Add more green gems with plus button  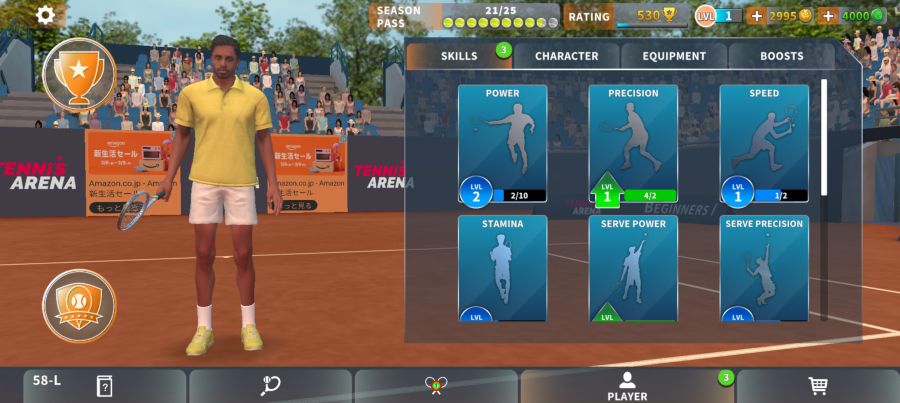click(x=828, y=16)
